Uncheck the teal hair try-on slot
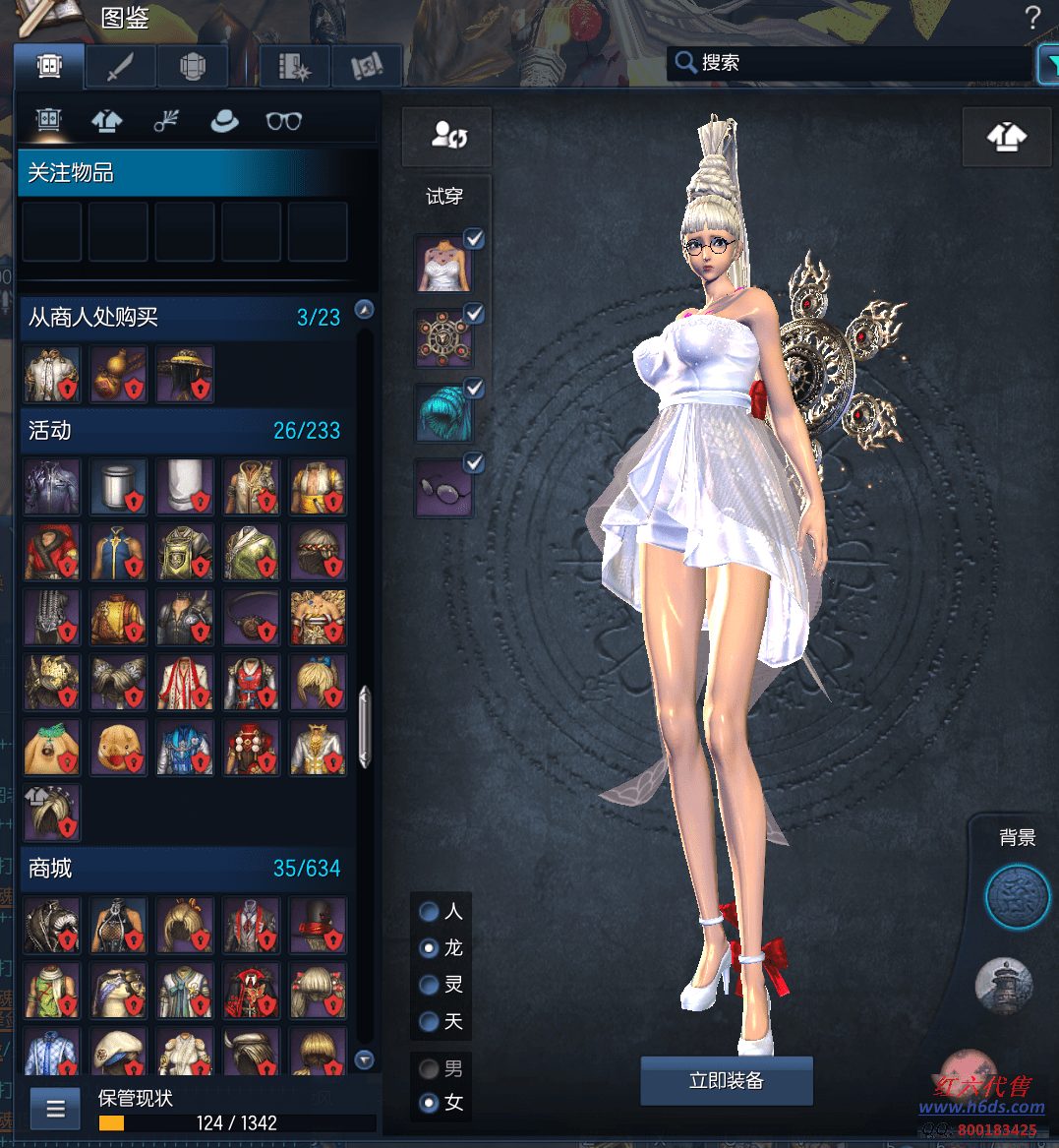The image size is (1059, 1148). [474, 389]
